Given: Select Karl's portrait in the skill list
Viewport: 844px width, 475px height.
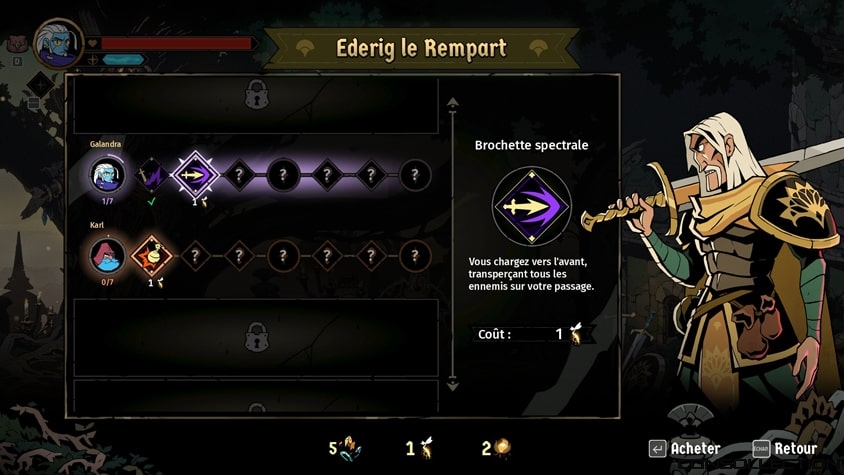Looking at the screenshot, I should pos(107,256).
